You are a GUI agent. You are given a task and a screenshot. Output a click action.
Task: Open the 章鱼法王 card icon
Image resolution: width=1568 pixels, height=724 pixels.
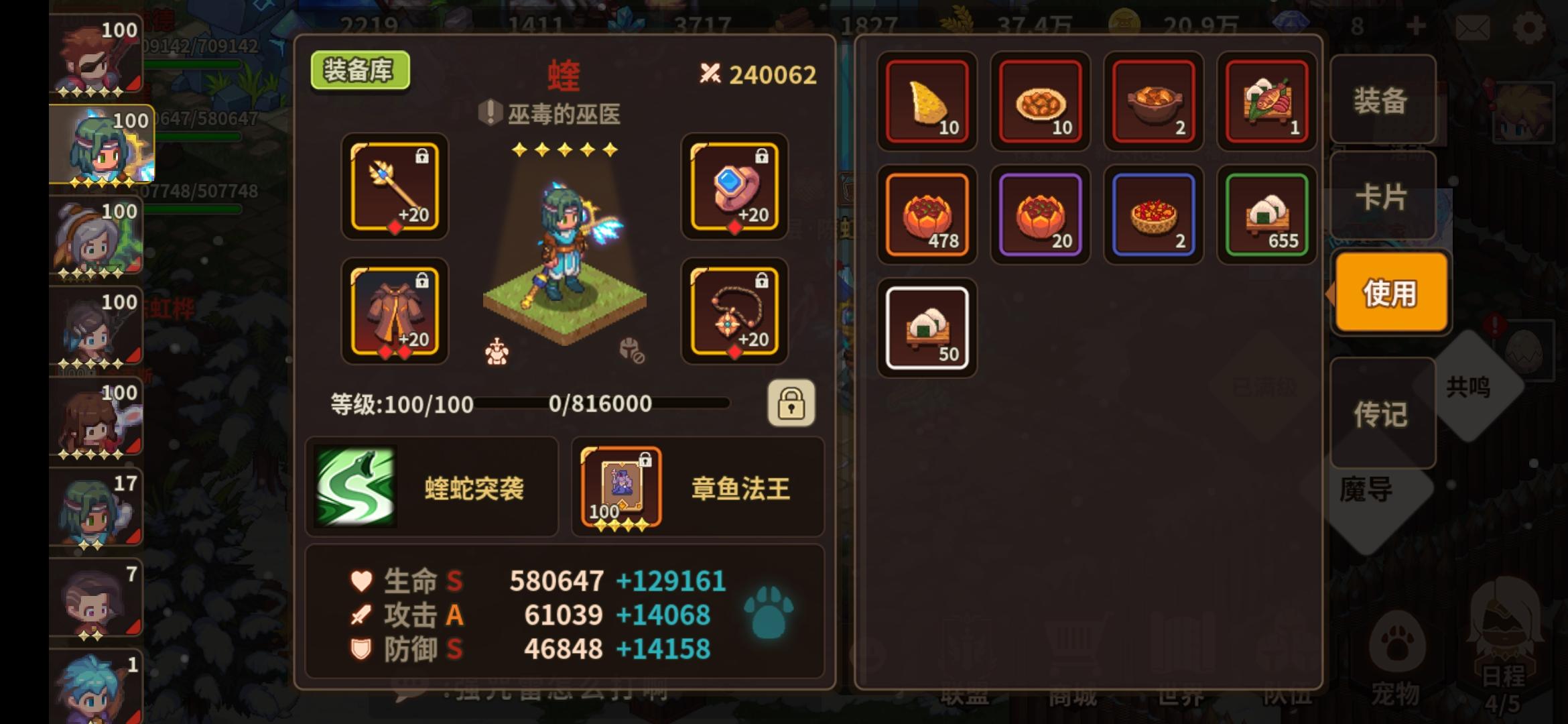(620, 488)
